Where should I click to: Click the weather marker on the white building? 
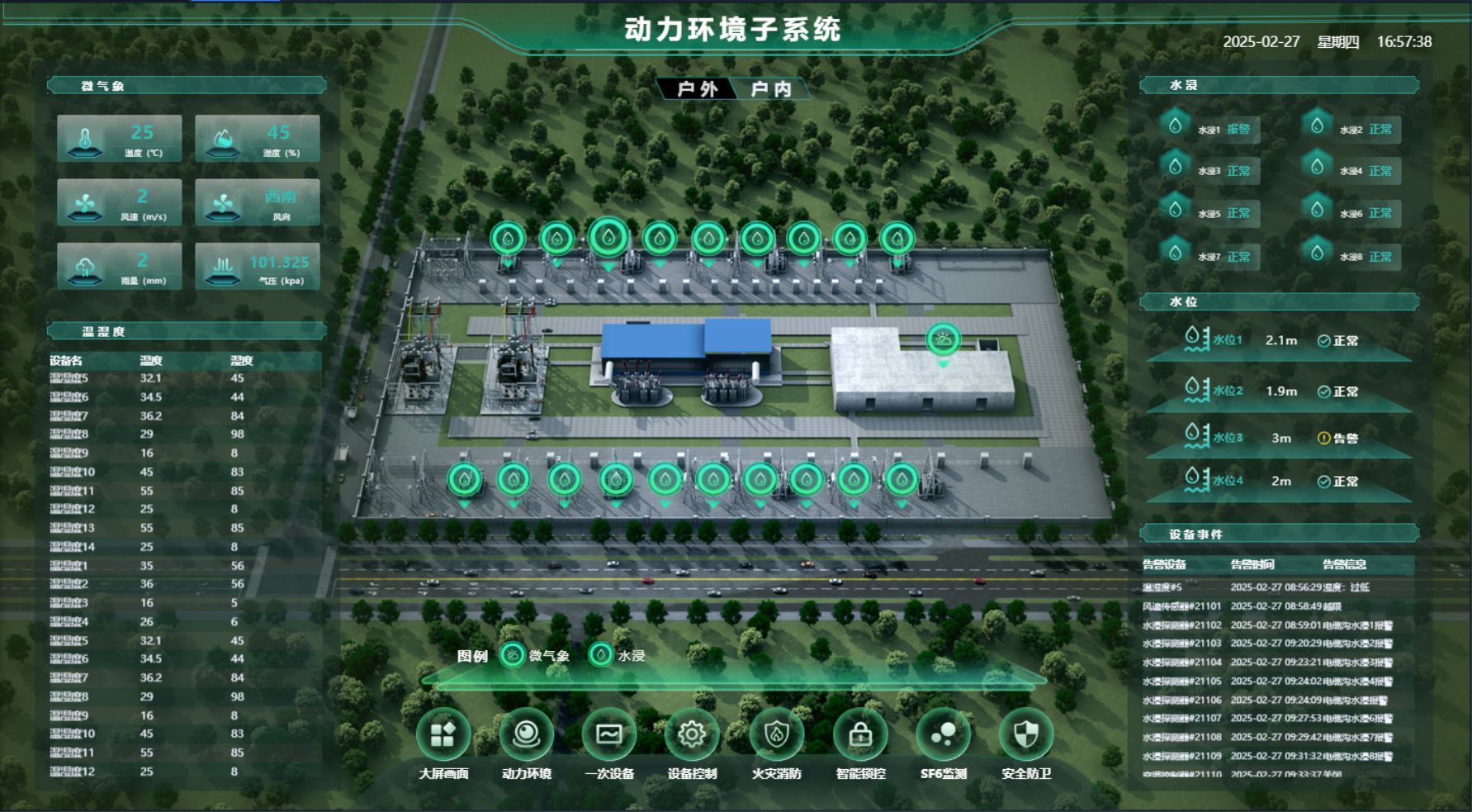pos(943,339)
